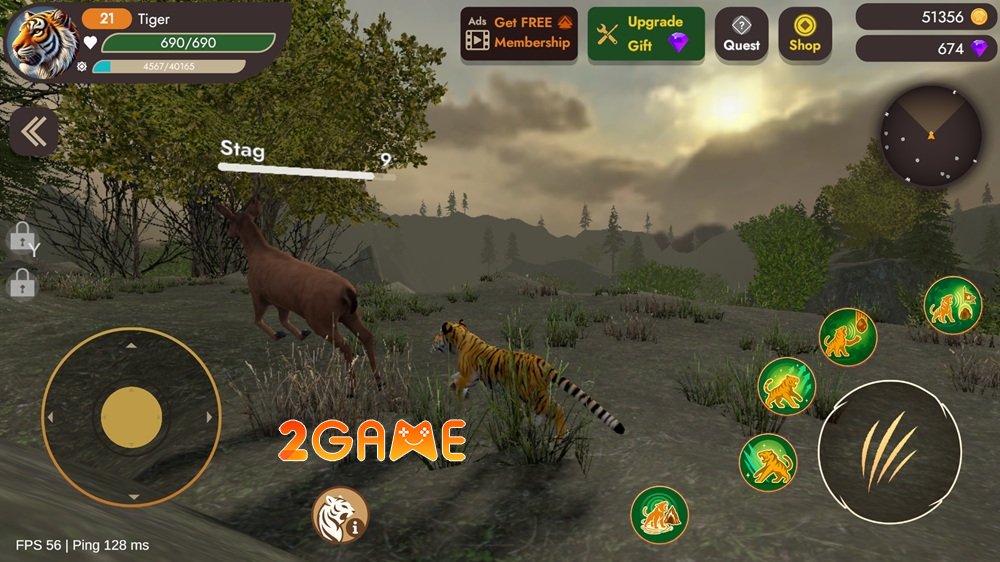
Task: Collapse the side panel with double-arrow button
Action: (33, 132)
